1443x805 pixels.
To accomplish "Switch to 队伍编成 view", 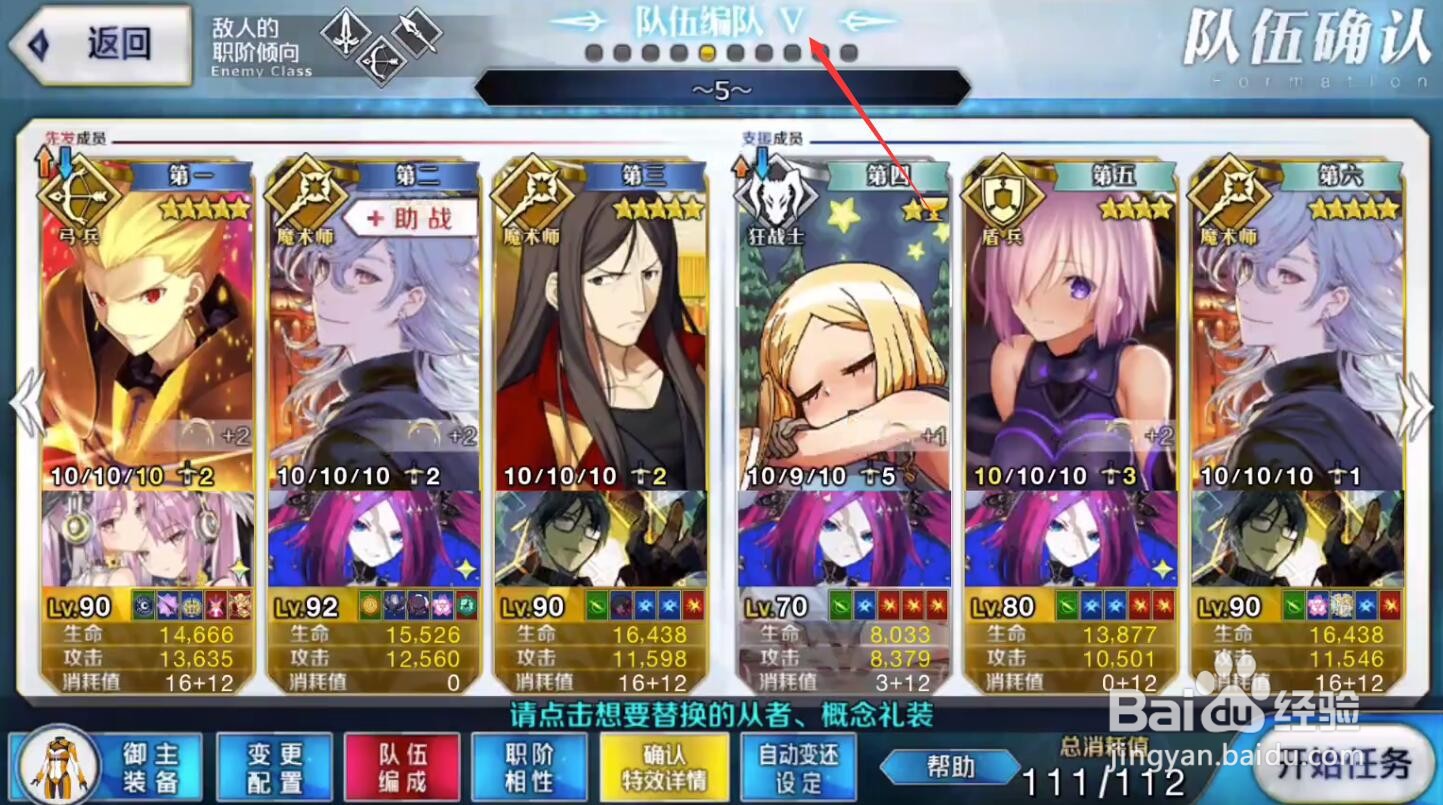I will pyautogui.click(x=400, y=765).
